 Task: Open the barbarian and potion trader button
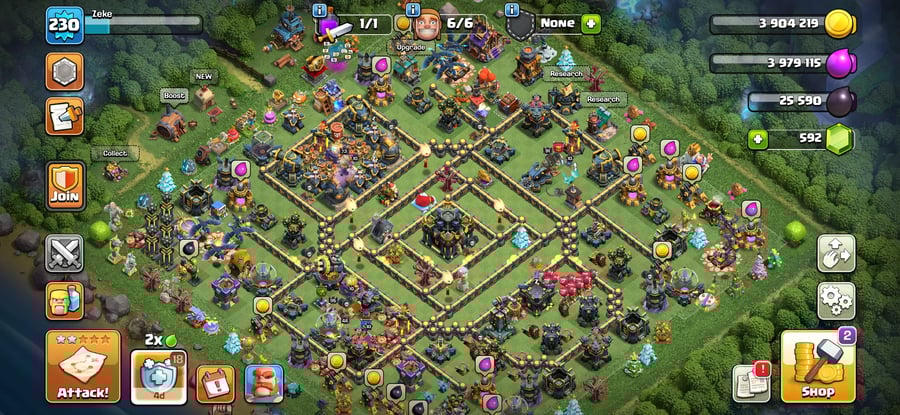[x=64, y=300]
